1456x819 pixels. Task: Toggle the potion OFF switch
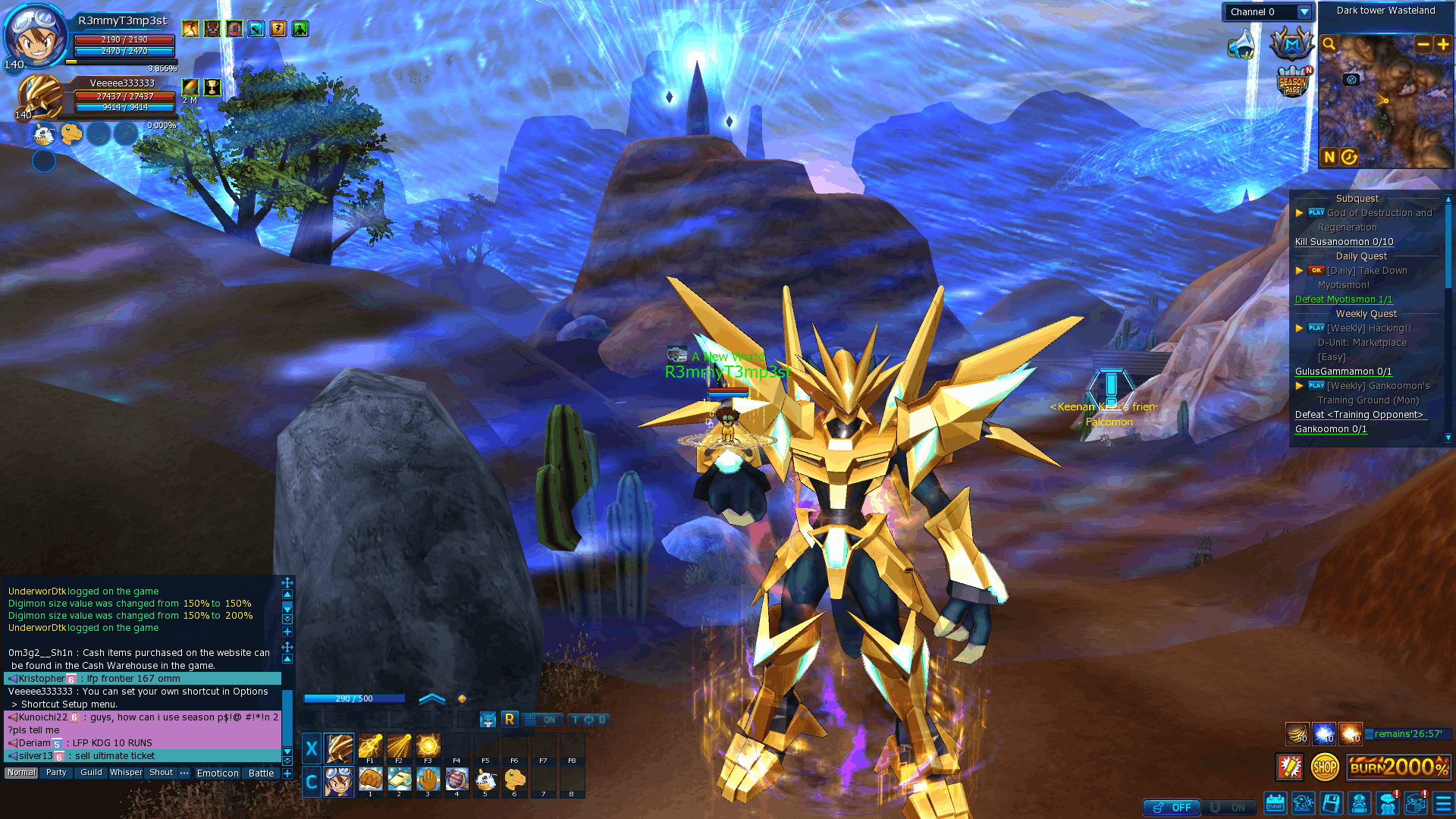[x=1172, y=808]
